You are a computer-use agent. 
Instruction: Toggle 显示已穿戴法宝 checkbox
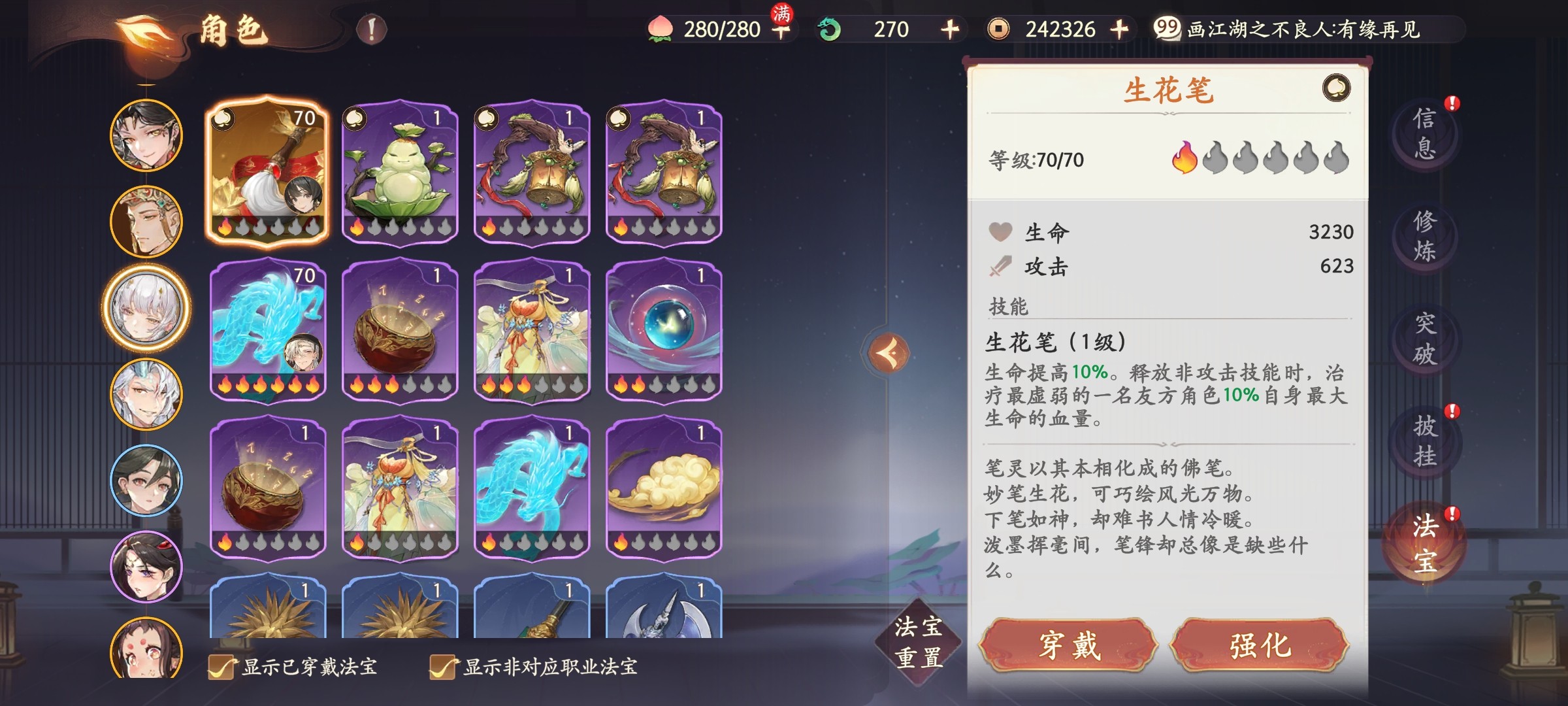pyautogui.click(x=221, y=667)
